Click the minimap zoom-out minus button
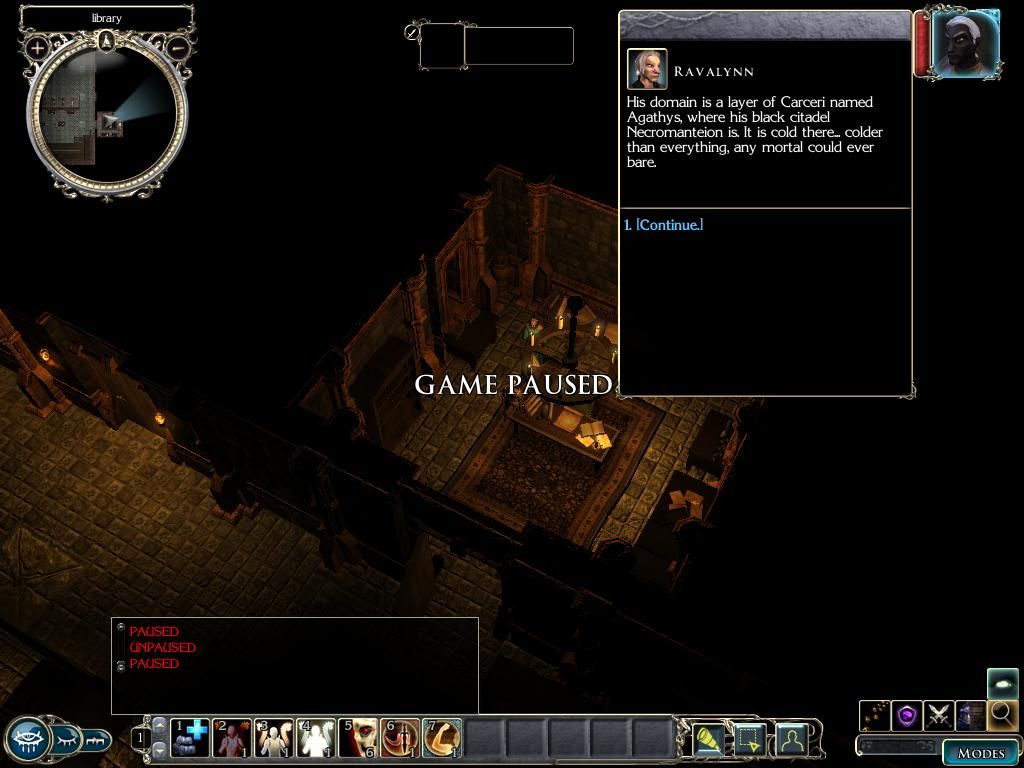Viewport: 1024px width, 768px height. pos(178,47)
